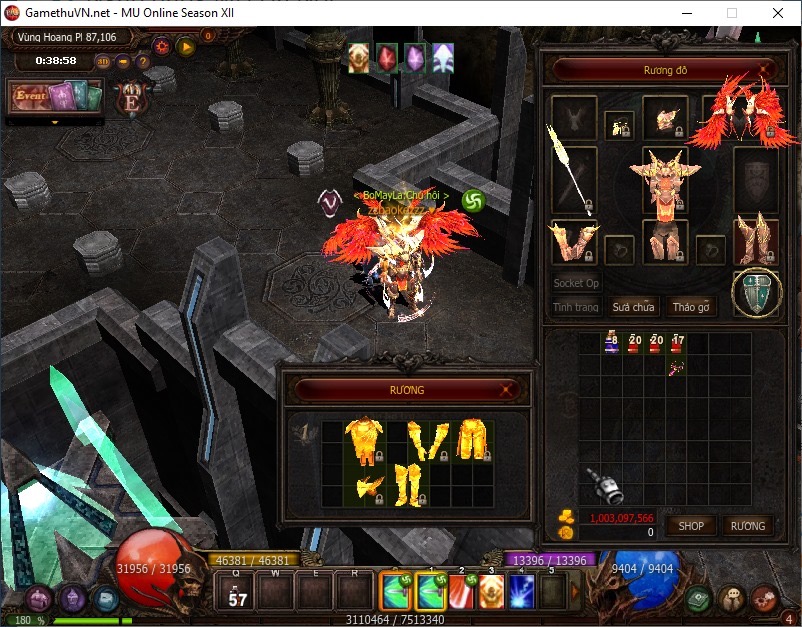Select the equipped spear weapon slot
Screen dimensions: 802x627
(573, 179)
